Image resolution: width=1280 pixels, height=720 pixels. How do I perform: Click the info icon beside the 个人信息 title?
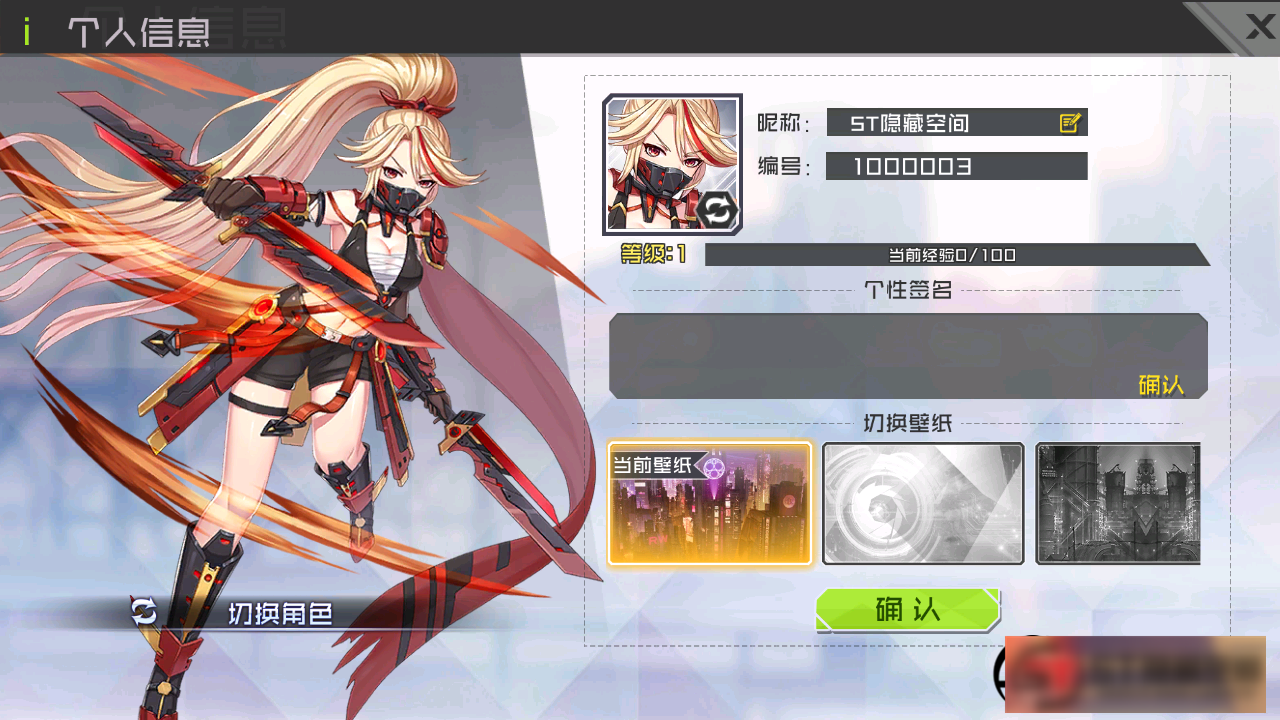point(26,31)
